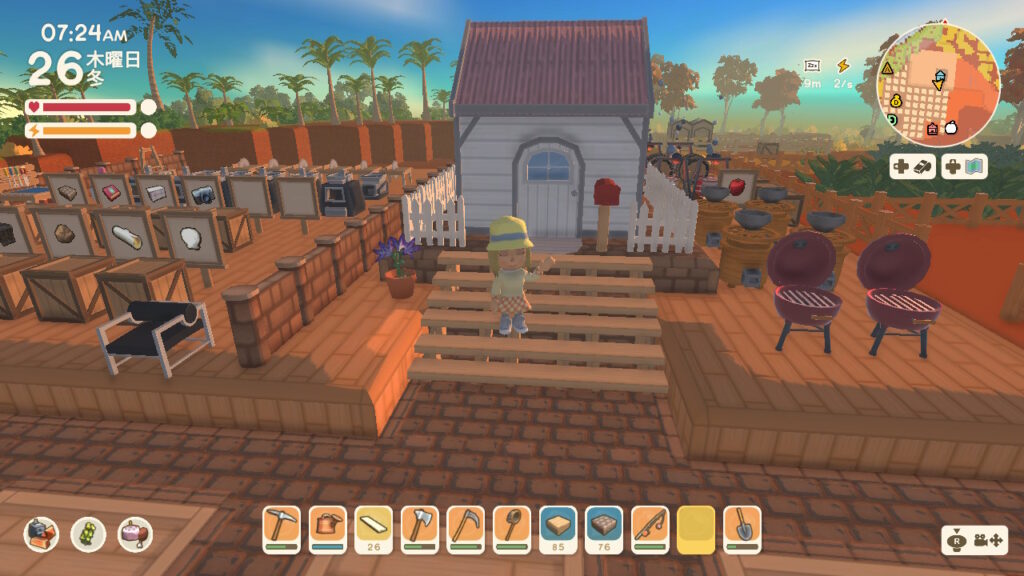The image size is (1024, 576).
Task: Equip the fishing rod
Action: [650, 526]
